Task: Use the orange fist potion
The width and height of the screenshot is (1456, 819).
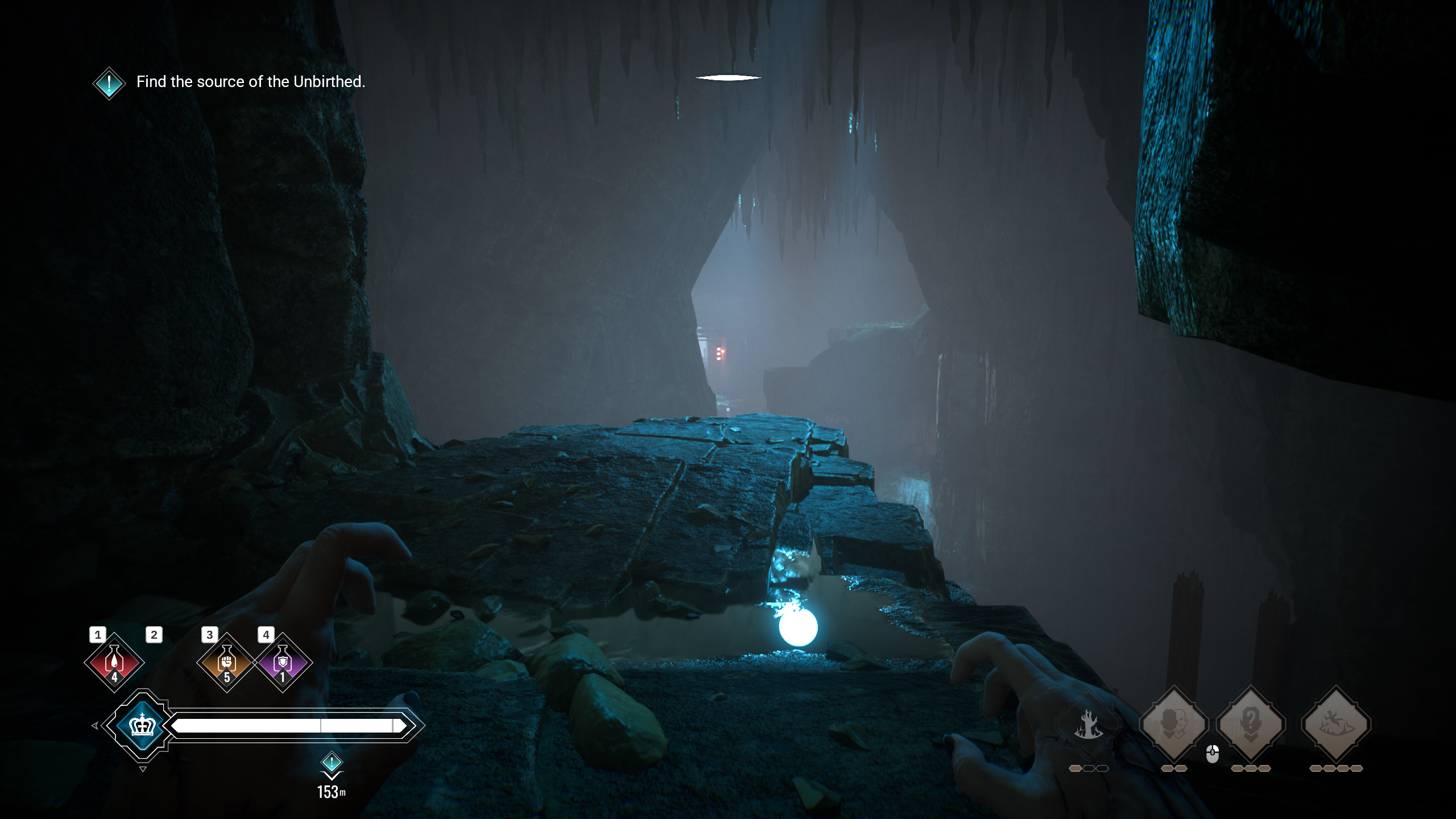Action: click(226, 663)
